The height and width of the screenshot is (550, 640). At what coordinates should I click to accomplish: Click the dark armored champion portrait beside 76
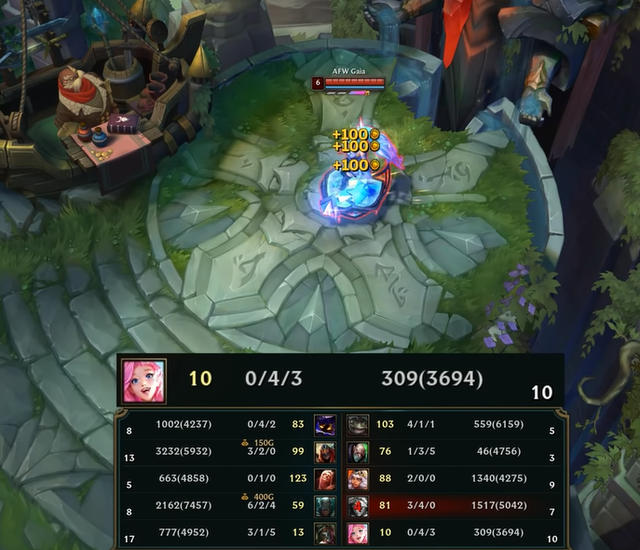358,452
